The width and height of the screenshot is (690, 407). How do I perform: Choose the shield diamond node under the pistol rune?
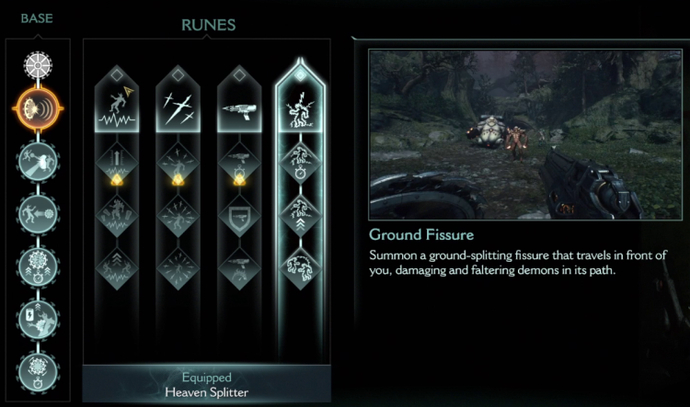click(238, 216)
